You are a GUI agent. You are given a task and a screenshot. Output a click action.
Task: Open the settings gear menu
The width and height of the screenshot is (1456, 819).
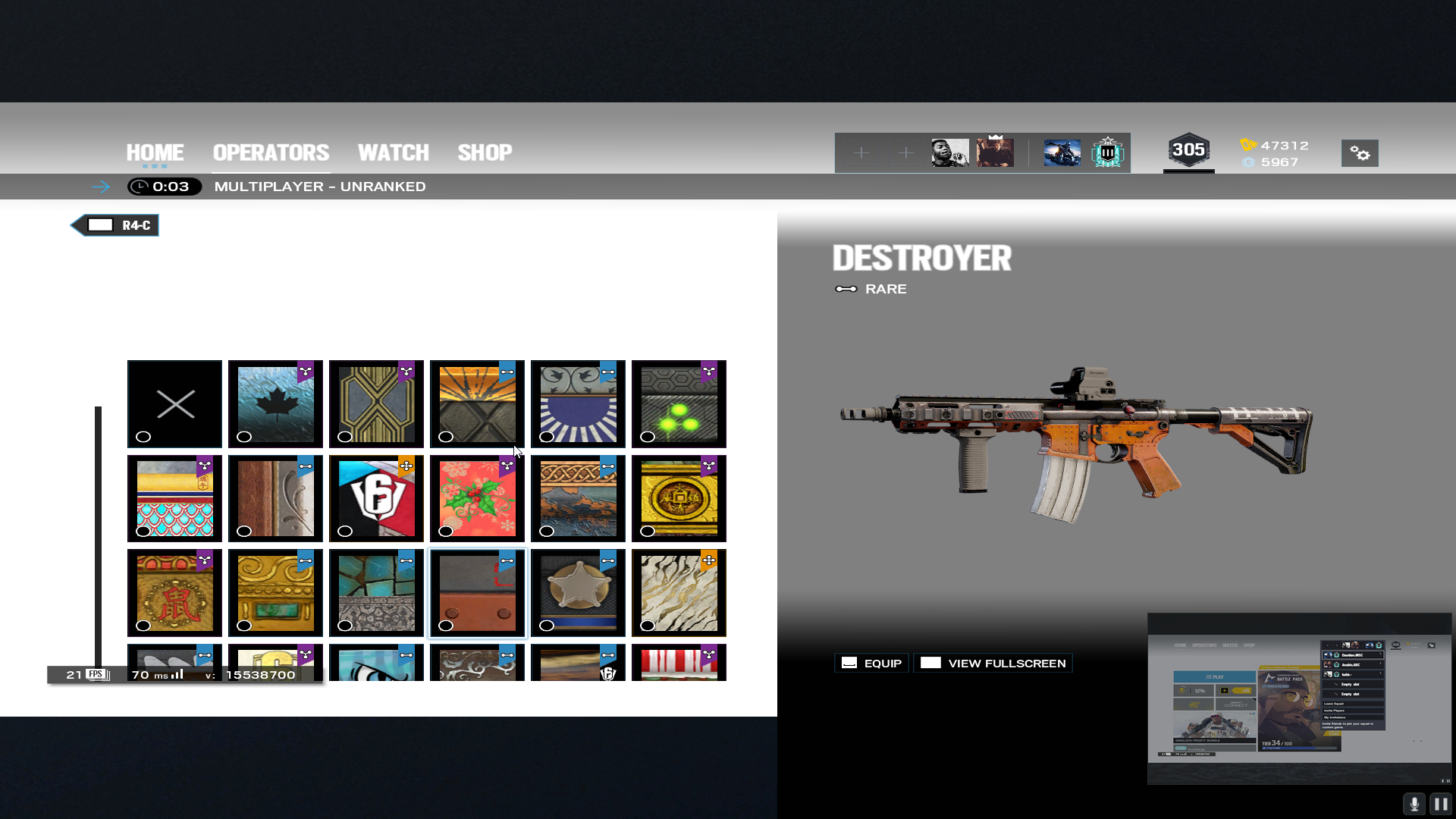click(1360, 153)
